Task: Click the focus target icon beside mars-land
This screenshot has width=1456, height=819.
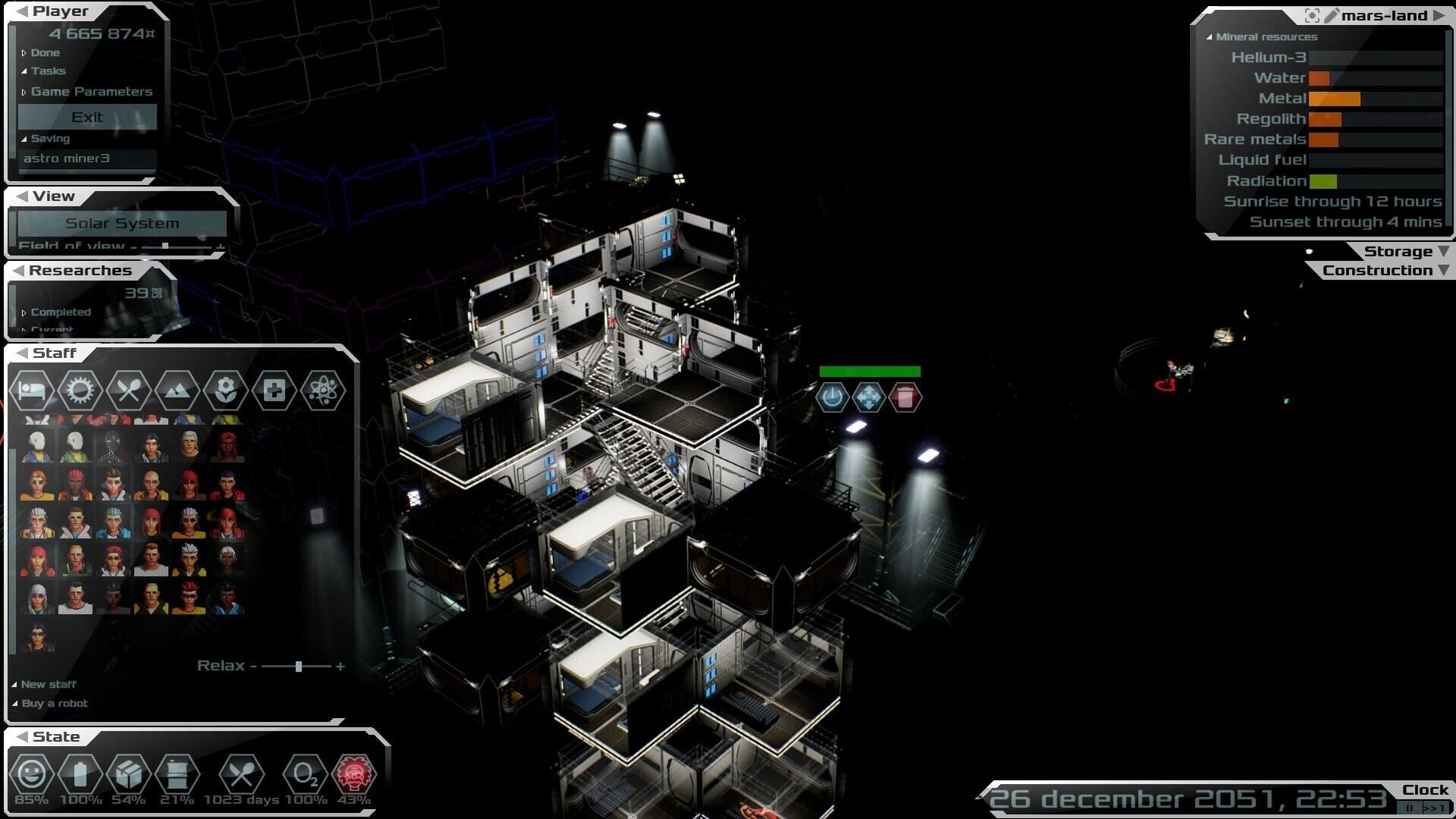Action: click(1312, 16)
